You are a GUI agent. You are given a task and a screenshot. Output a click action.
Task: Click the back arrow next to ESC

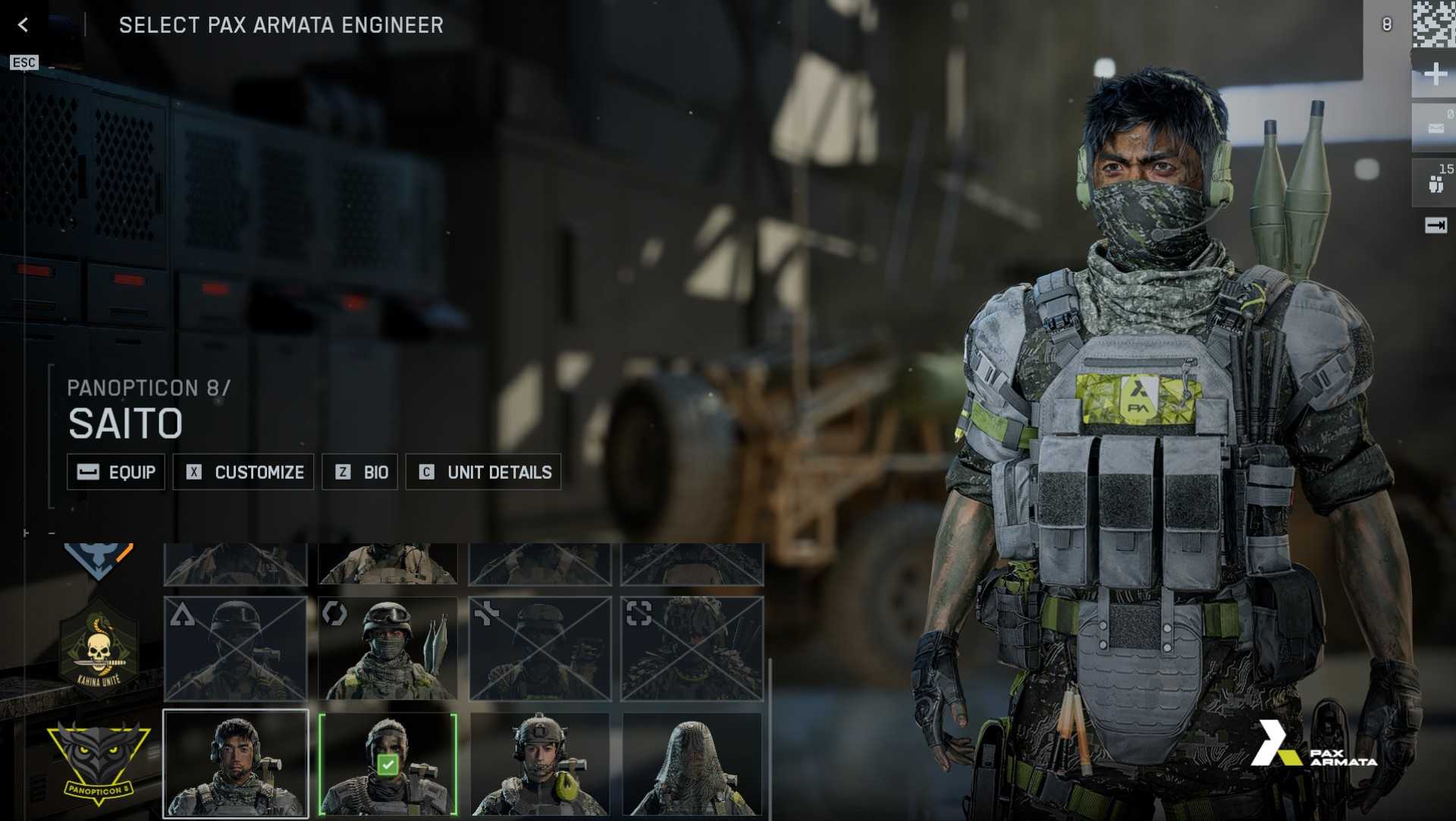23,24
